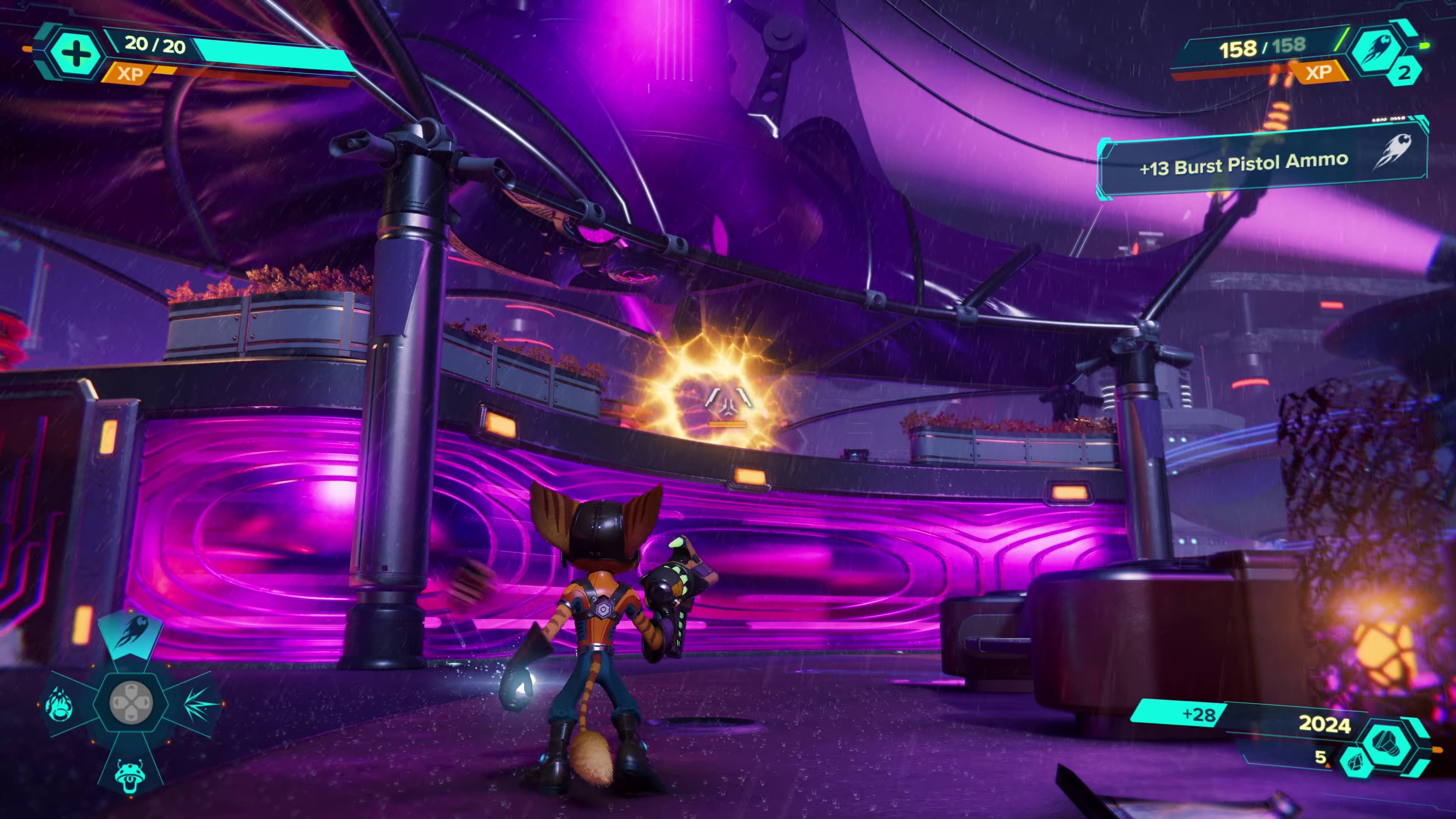Select the green tick indicator above the ammo bar
Image resolution: width=1456 pixels, height=819 pixels.
[x=1341, y=40]
